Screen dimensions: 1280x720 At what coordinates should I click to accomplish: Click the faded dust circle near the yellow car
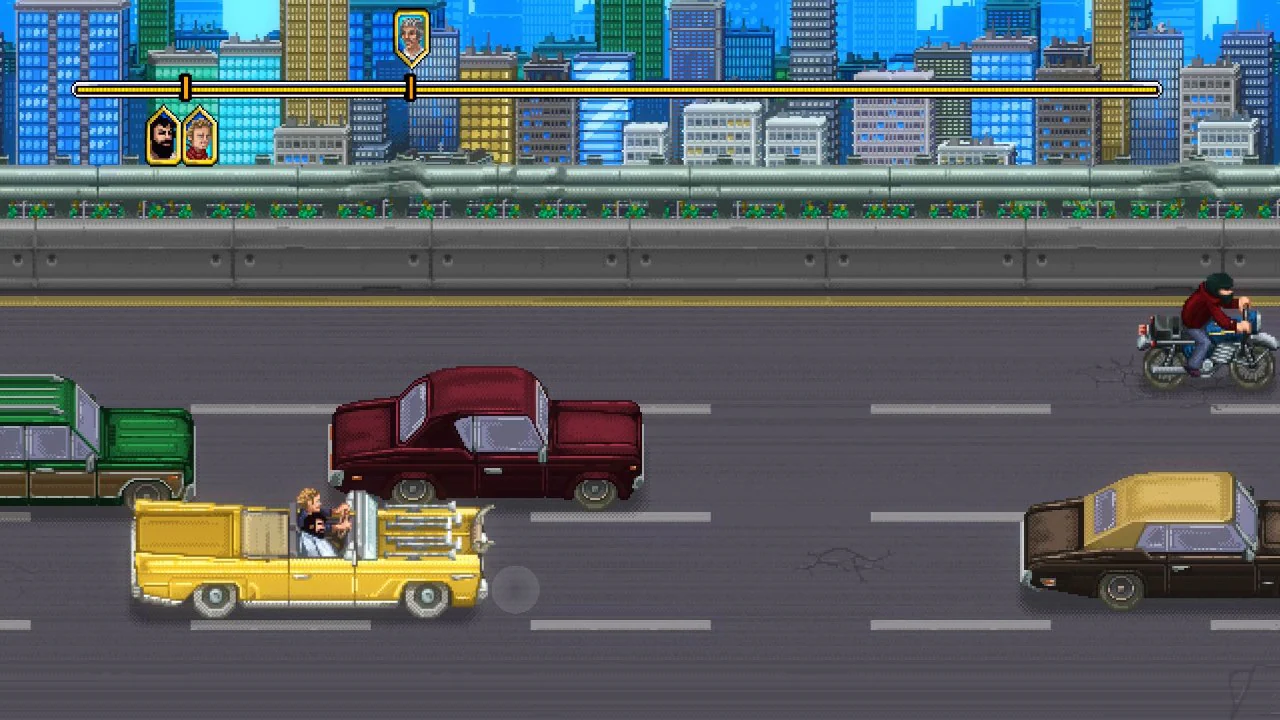click(516, 591)
